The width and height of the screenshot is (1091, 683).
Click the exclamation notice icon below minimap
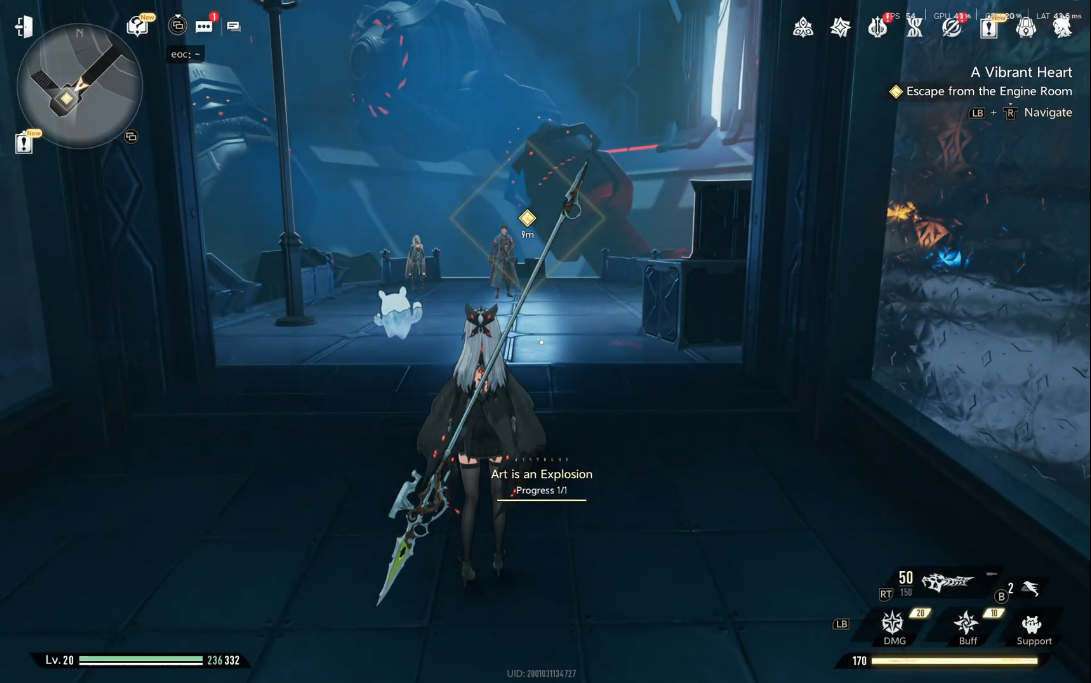[25, 143]
